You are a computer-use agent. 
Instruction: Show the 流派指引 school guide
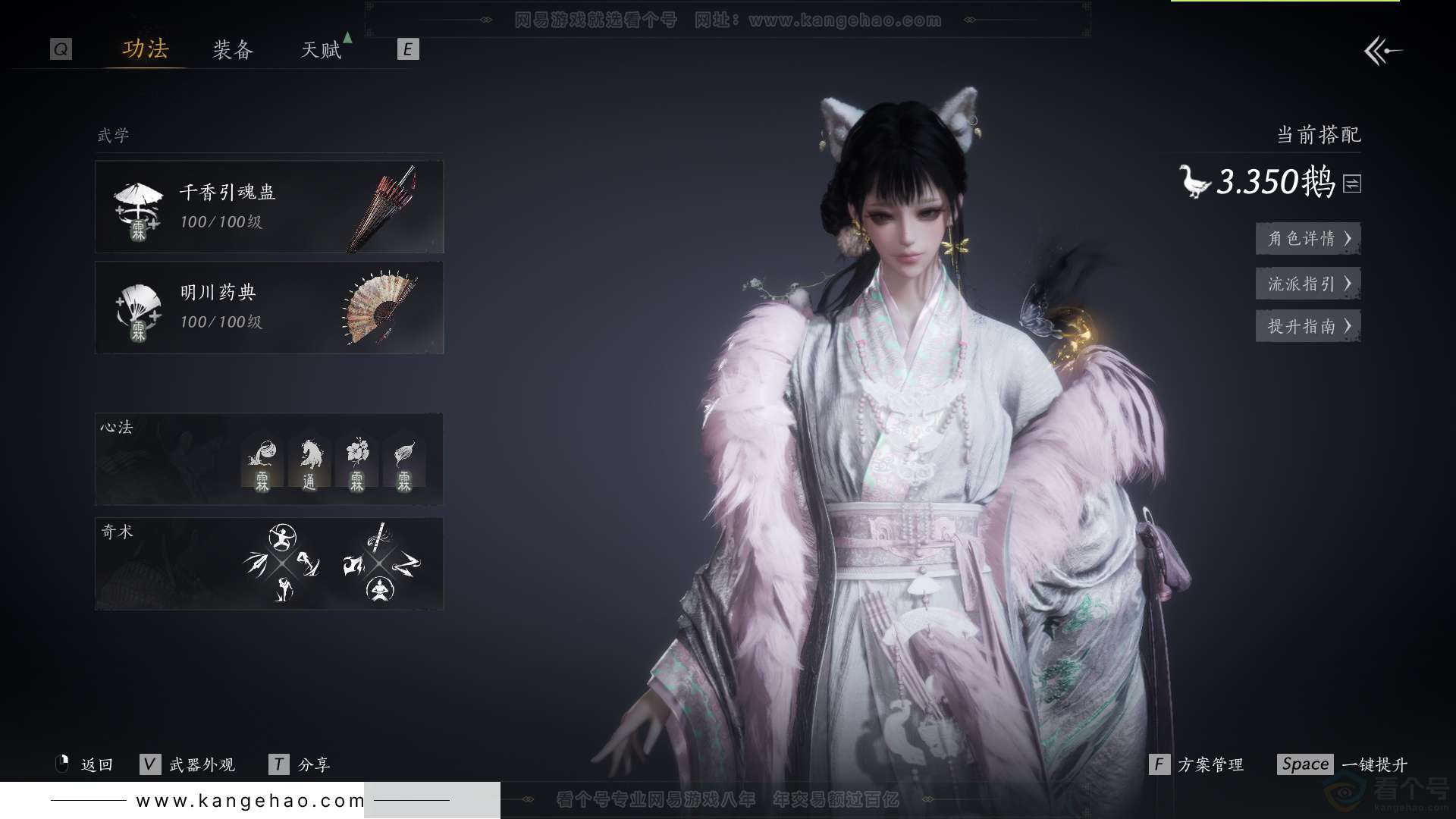coord(1308,284)
